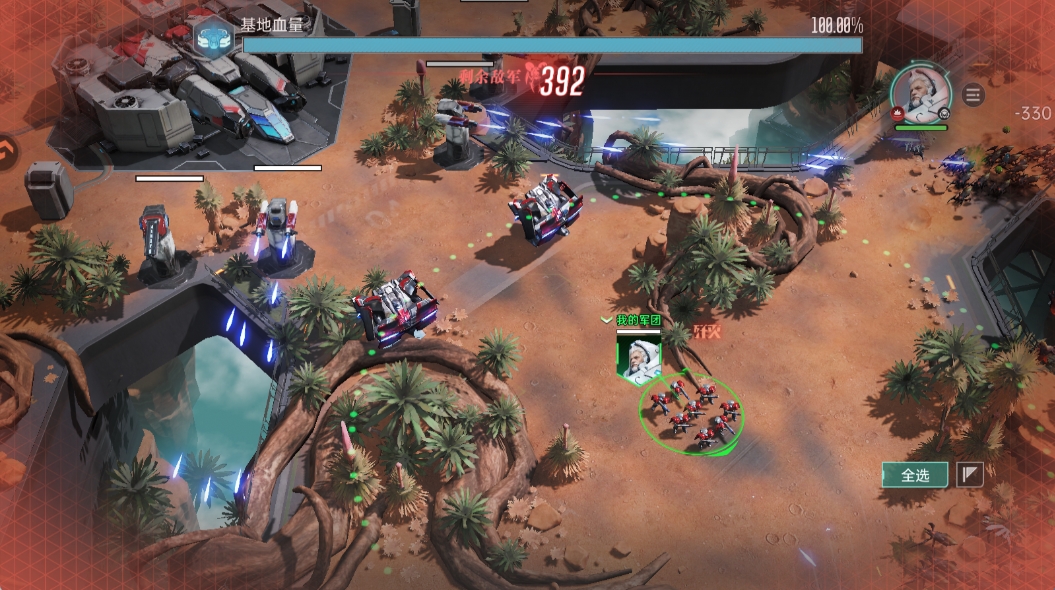Screen dimensions: 1055x590
Task: Click the base icon beside 基地血量
Action: coord(212,36)
